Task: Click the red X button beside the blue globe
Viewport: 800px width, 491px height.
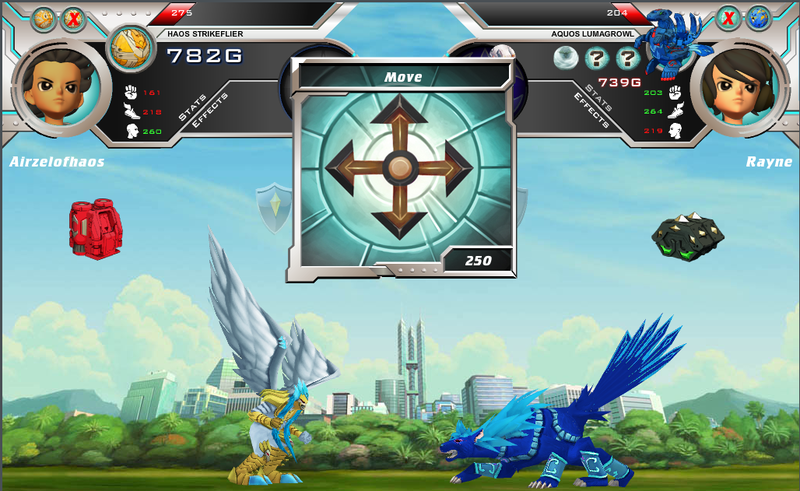Action: (x=730, y=18)
